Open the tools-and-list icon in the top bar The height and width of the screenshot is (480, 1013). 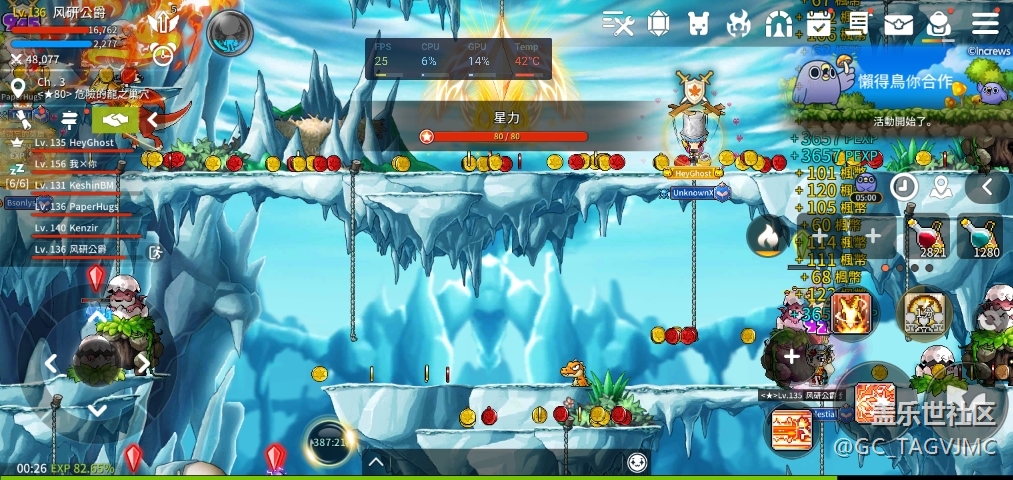(619, 23)
